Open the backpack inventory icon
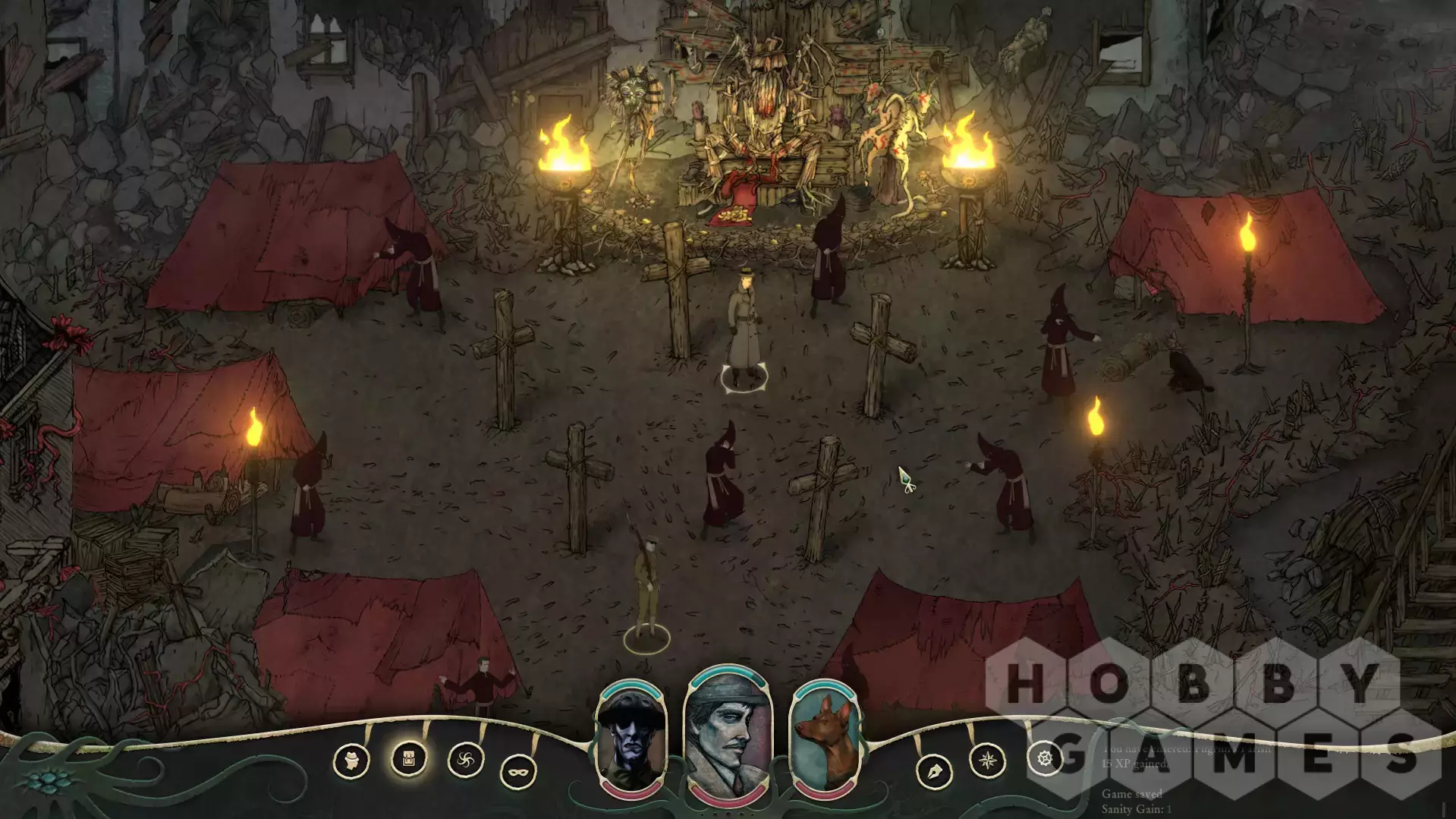This screenshot has height=819, width=1456. [408, 758]
